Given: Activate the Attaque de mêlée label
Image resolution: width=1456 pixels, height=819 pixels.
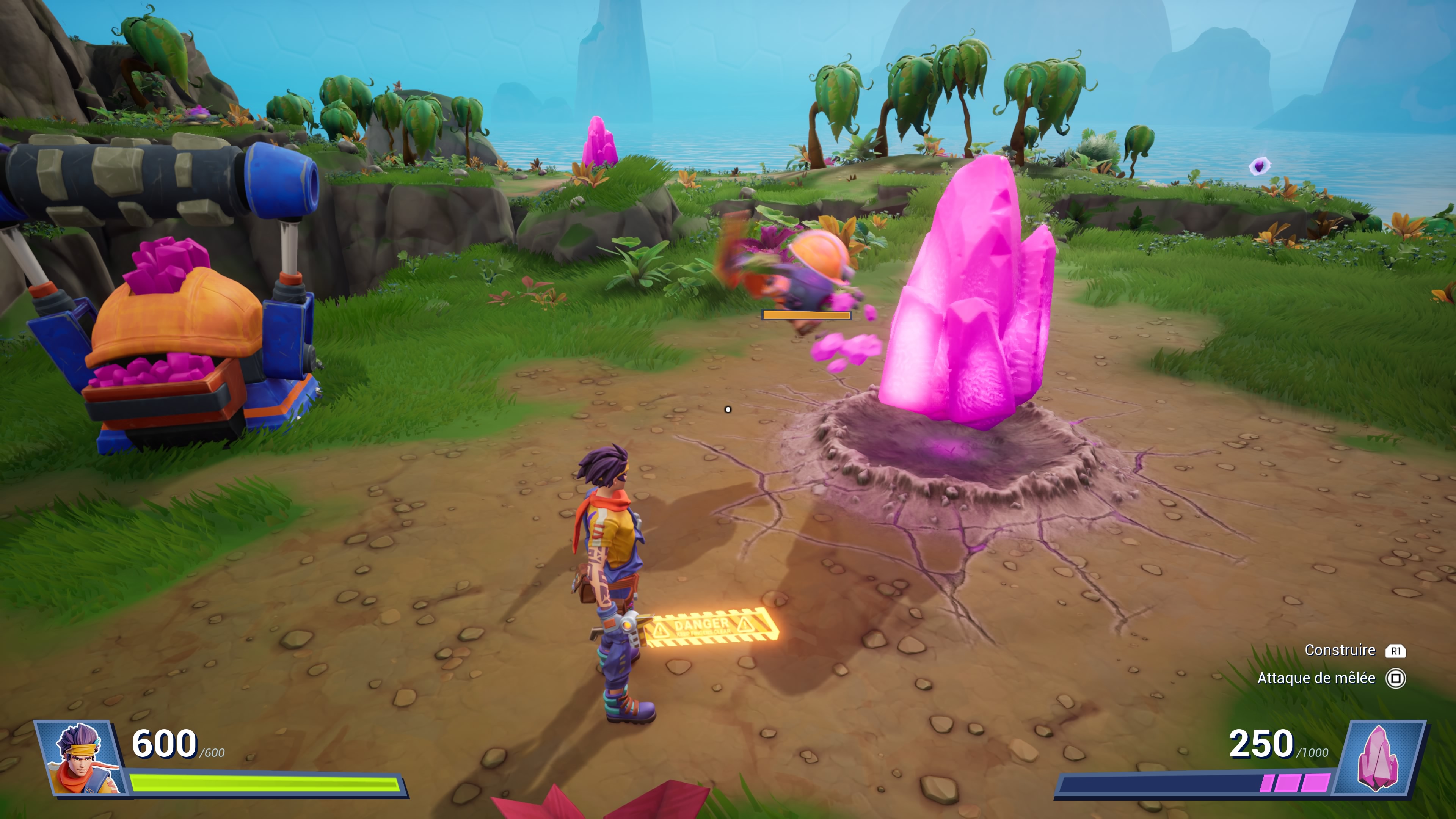Looking at the screenshot, I should pyautogui.click(x=1316, y=678).
